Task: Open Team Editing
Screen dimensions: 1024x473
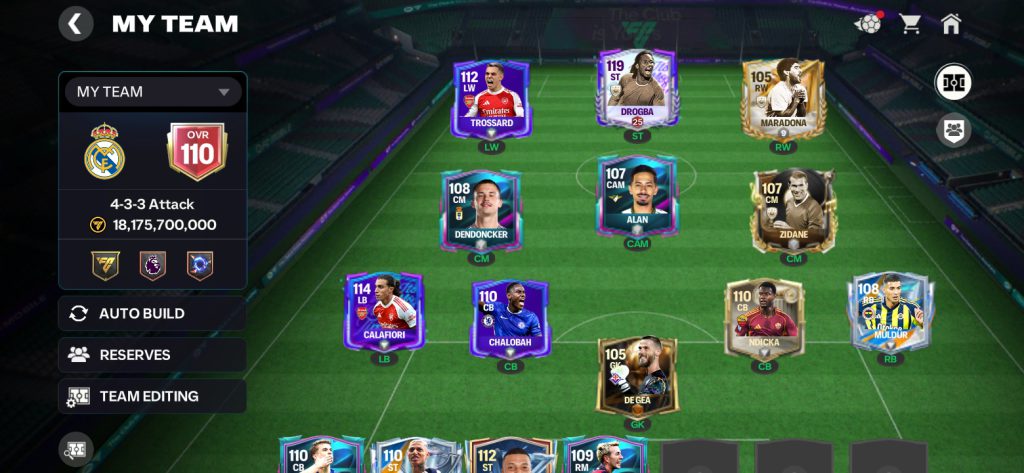Action: (x=152, y=396)
